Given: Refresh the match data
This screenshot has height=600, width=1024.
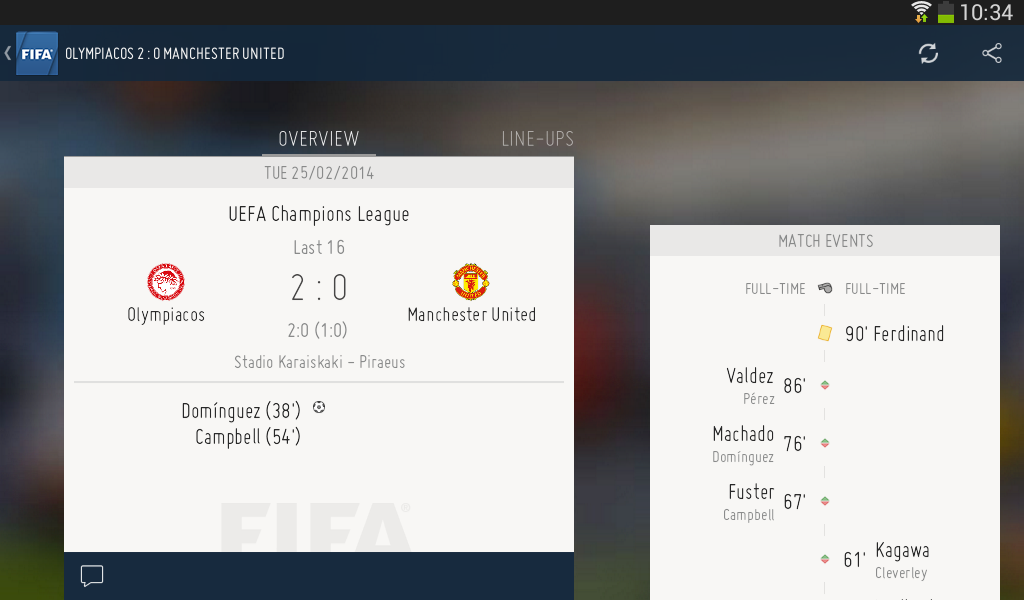Looking at the screenshot, I should [x=929, y=54].
